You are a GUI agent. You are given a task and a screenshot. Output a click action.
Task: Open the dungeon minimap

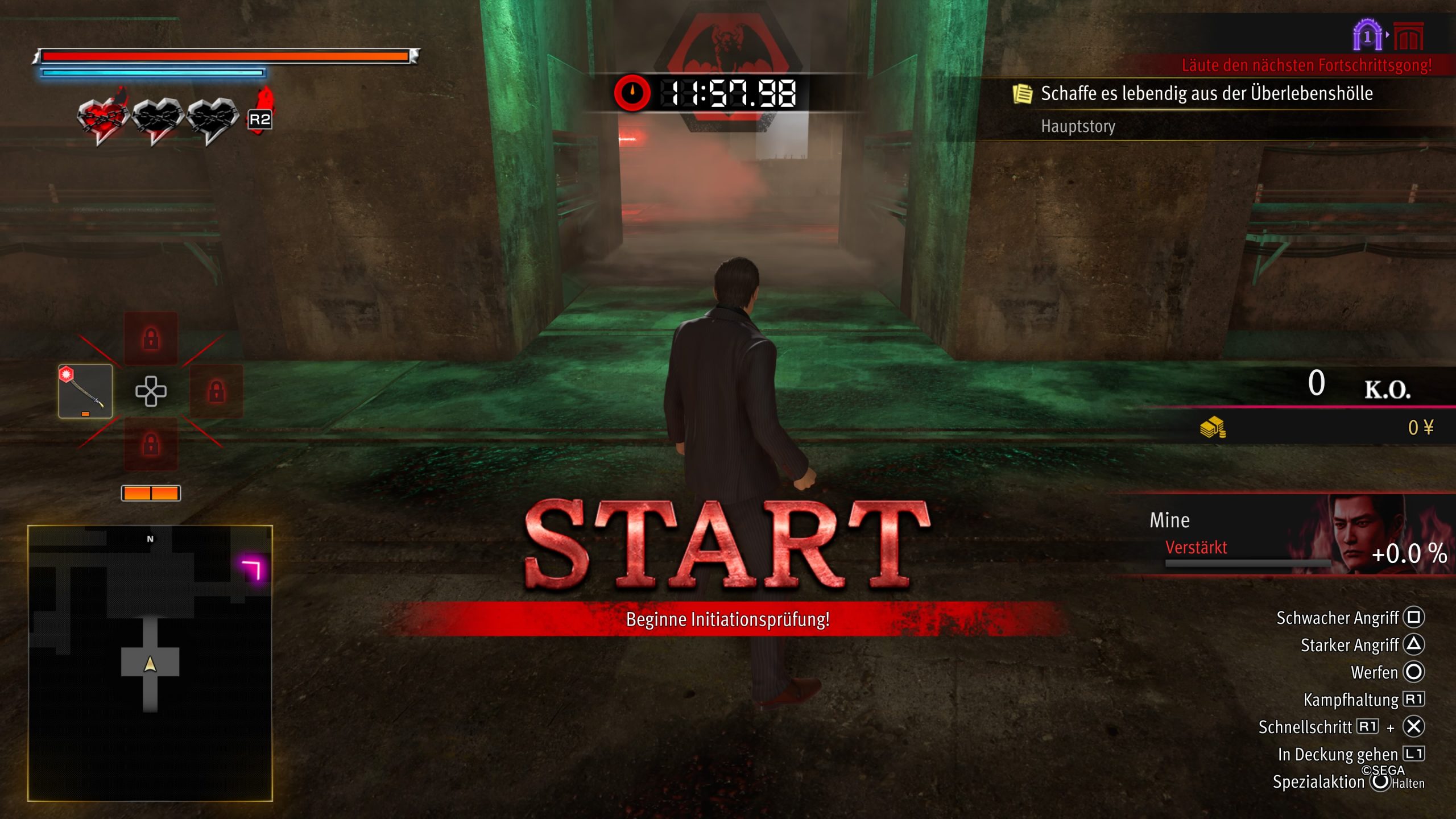[150, 663]
